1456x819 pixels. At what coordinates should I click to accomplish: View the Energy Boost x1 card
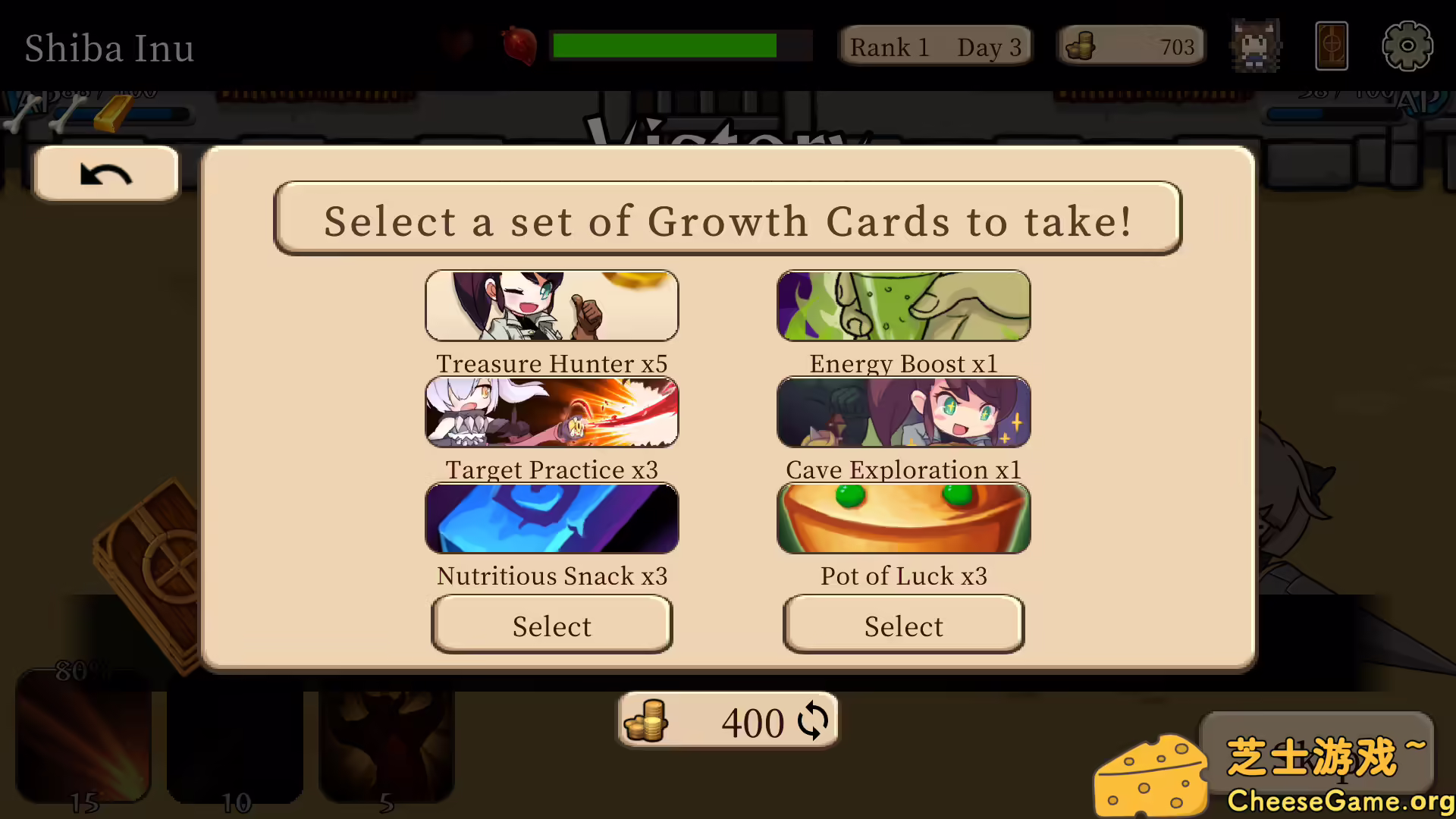point(903,306)
